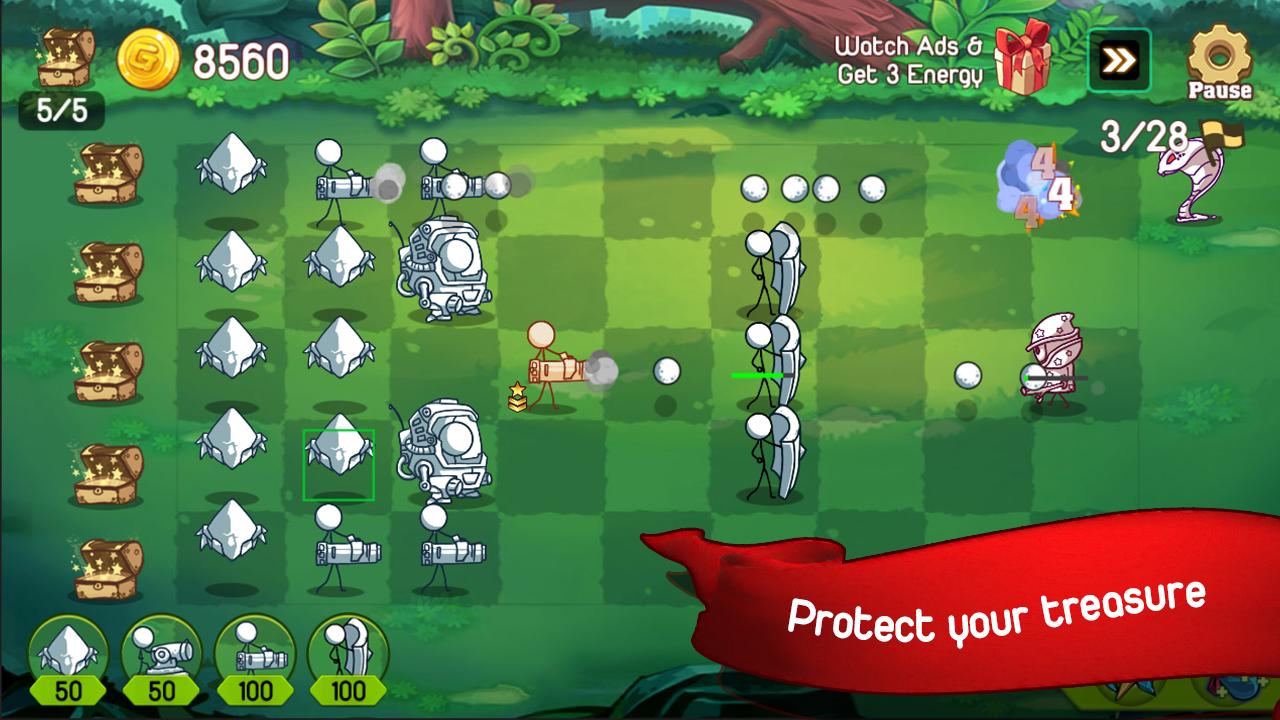Enable double speed with the arrows button
The image size is (1280, 720).
point(1118,58)
